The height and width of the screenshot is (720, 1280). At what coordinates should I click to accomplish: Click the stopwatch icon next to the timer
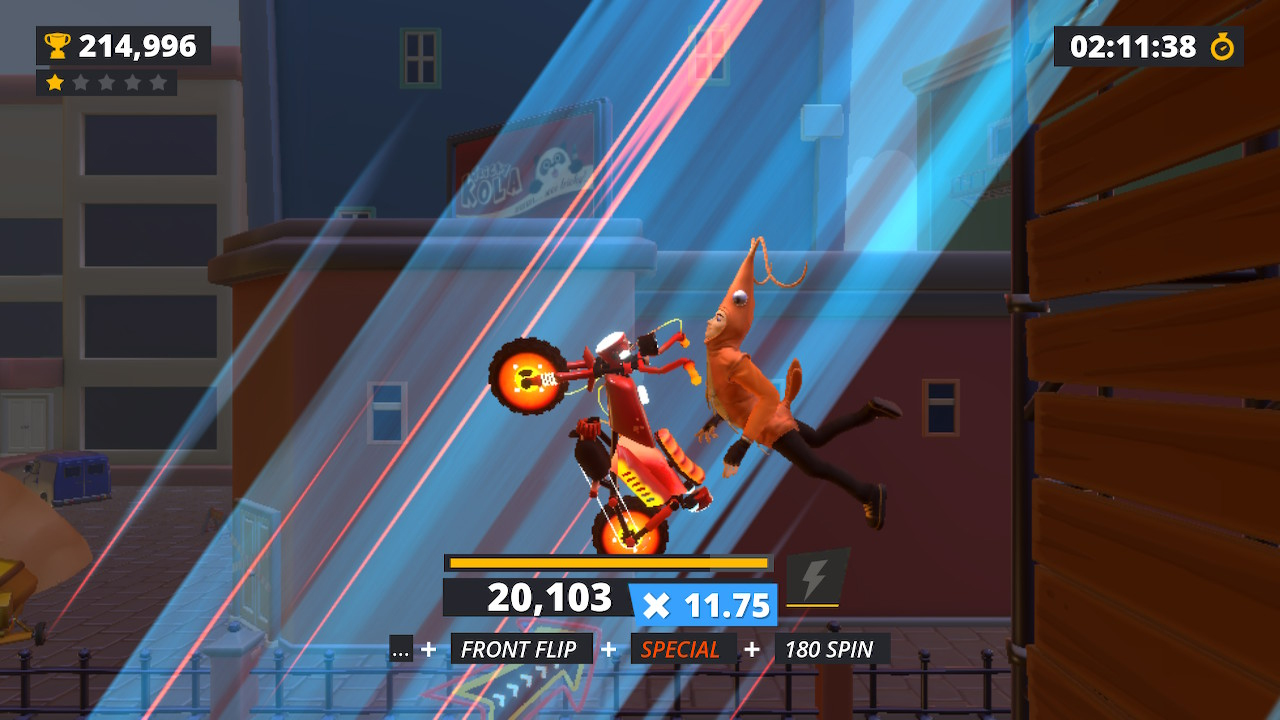tap(1222, 45)
